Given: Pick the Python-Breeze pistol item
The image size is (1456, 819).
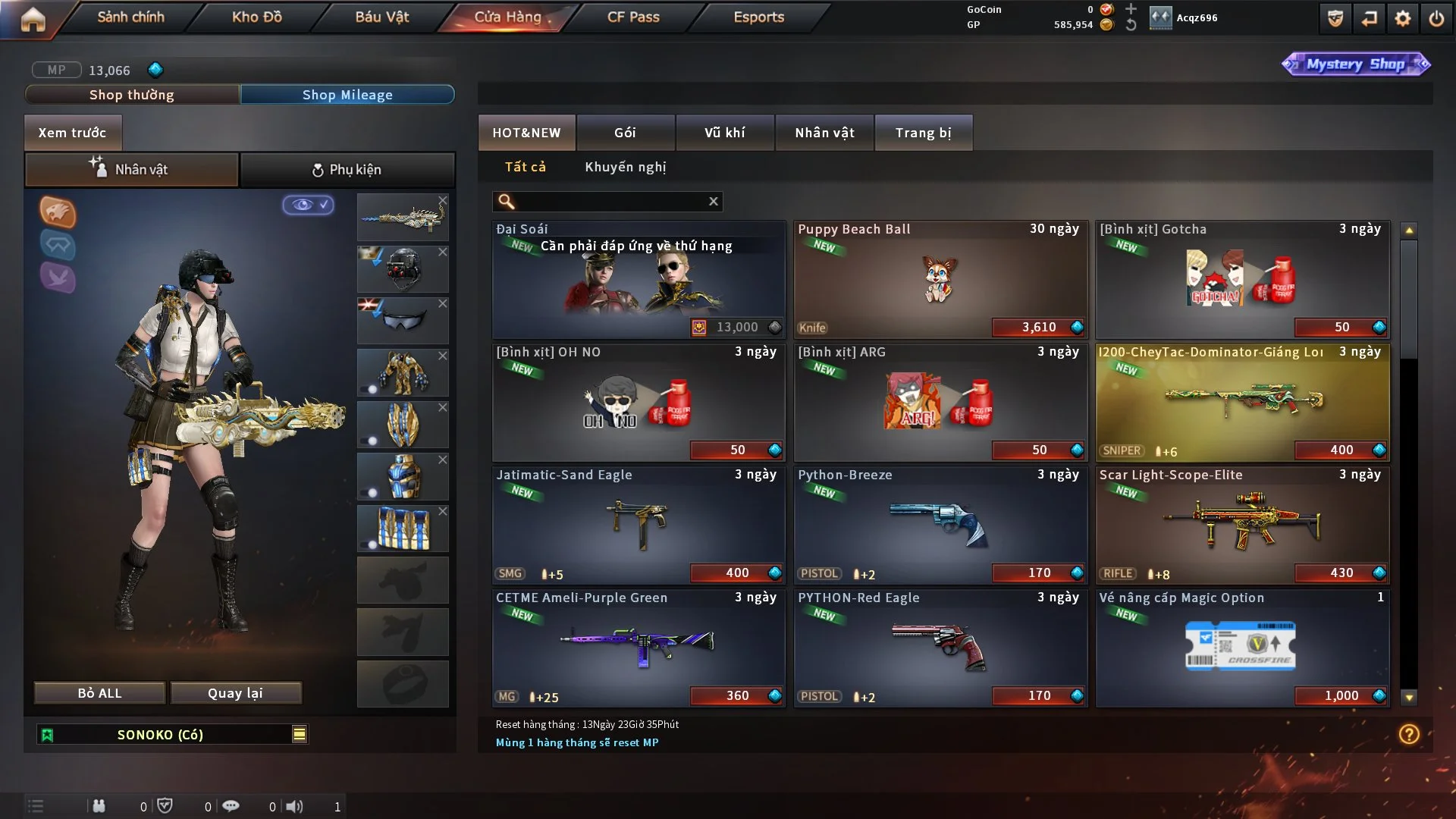Looking at the screenshot, I should coord(940,525).
